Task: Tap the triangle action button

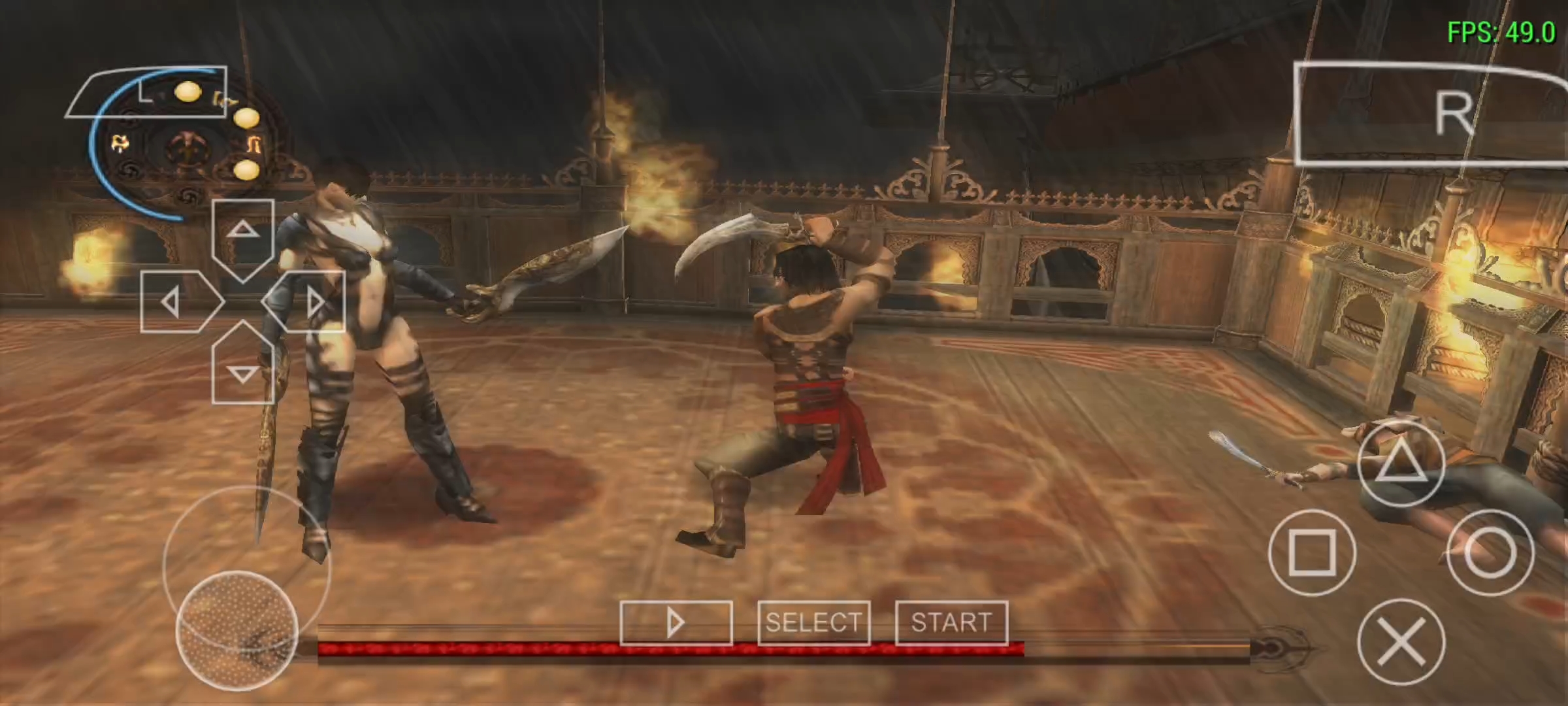Action: [x=1400, y=463]
